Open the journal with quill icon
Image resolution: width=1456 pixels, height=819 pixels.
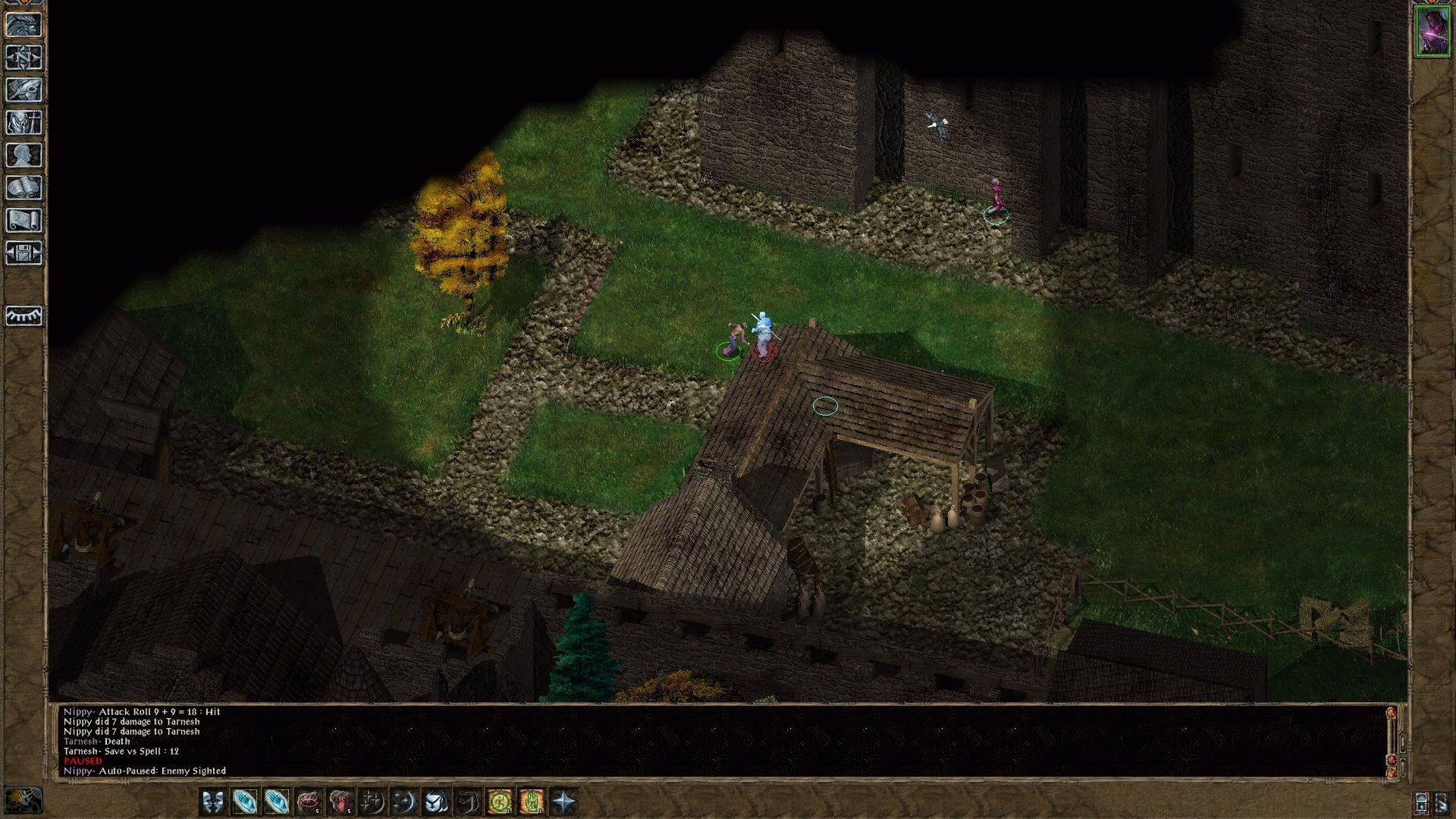[24, 90]
